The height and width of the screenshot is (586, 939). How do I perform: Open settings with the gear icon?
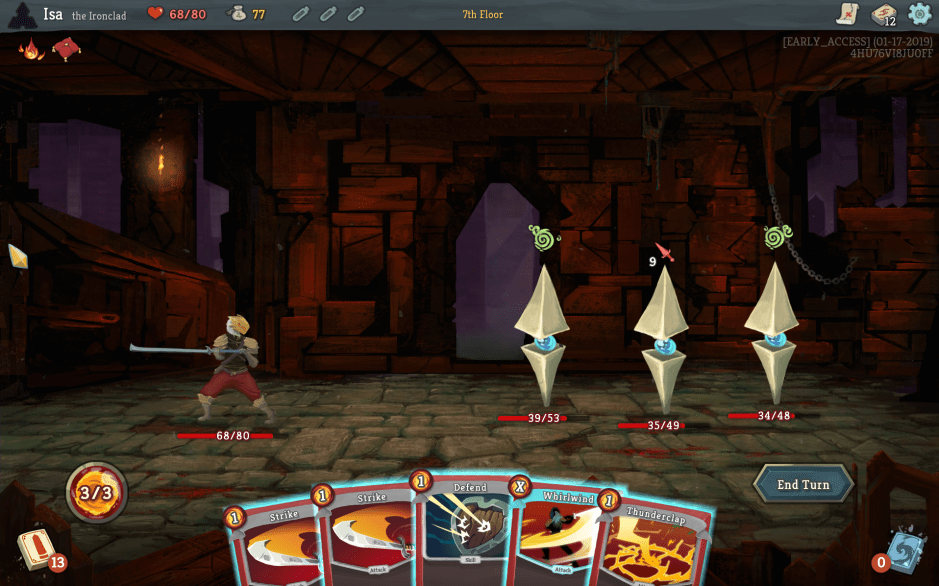919,14
